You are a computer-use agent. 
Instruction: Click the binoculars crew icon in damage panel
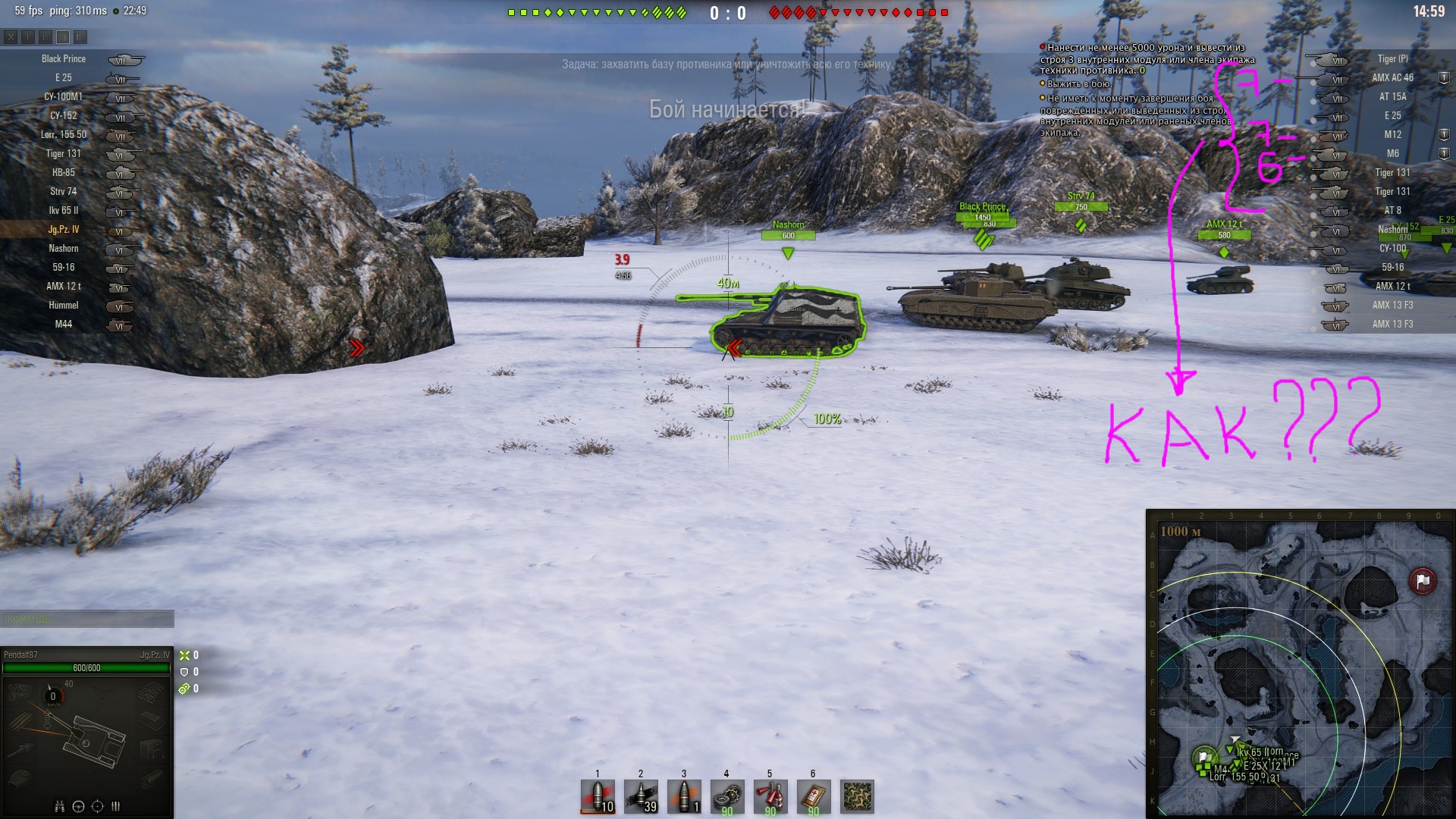coord(60,806)
